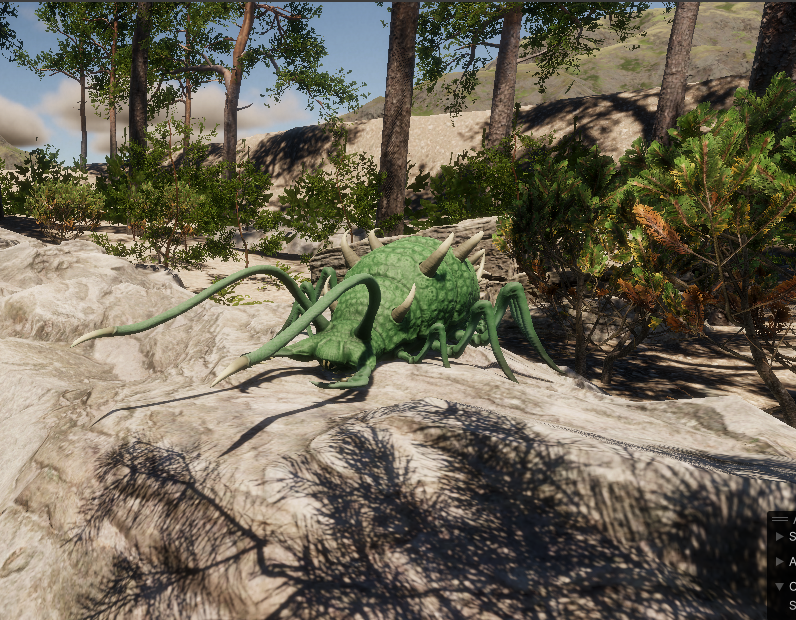Screen dimensions: 796x620
Task: Expand the collapsed section starting with 'S'
Action: [780, 537]
